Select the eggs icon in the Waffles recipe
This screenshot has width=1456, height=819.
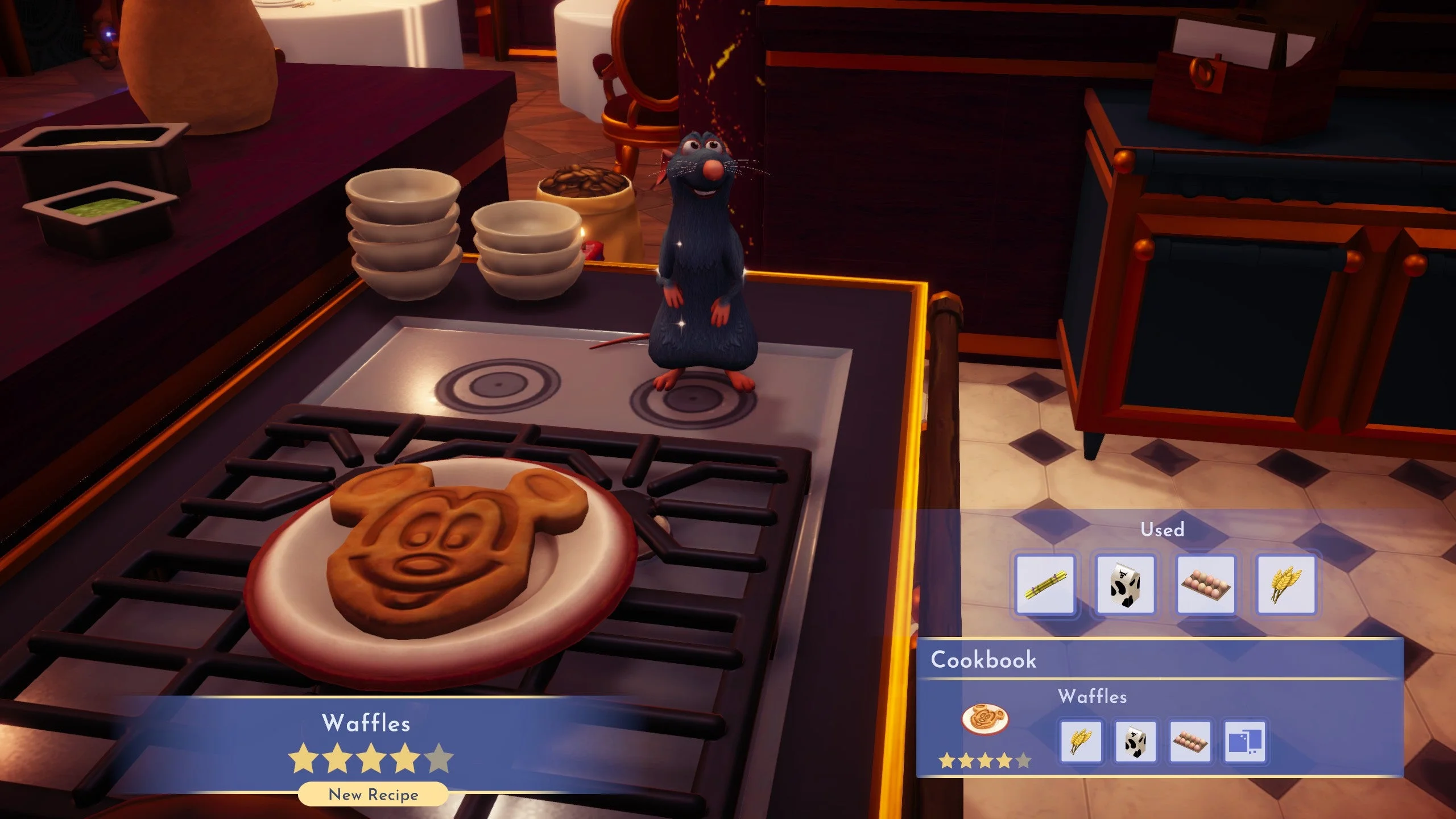pos(1189,742)
